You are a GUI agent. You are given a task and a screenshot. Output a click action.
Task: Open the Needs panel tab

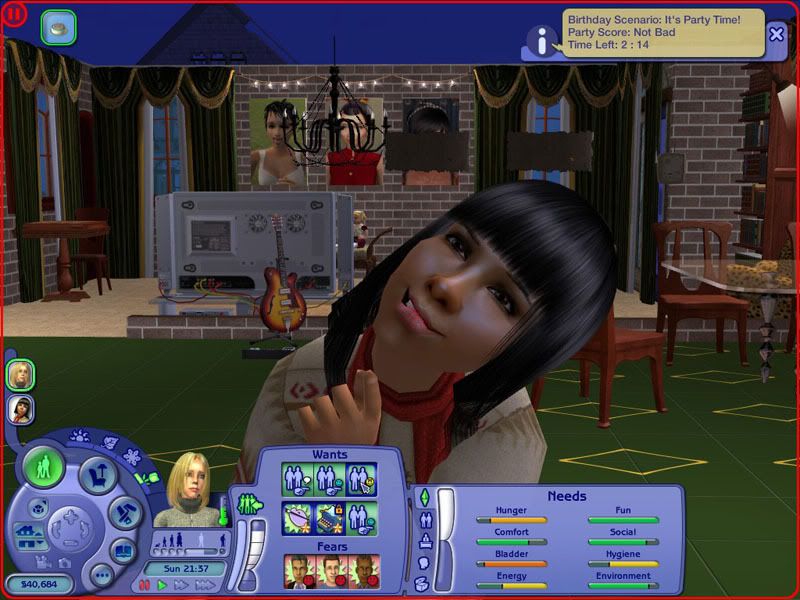click(x=422, y=497)
